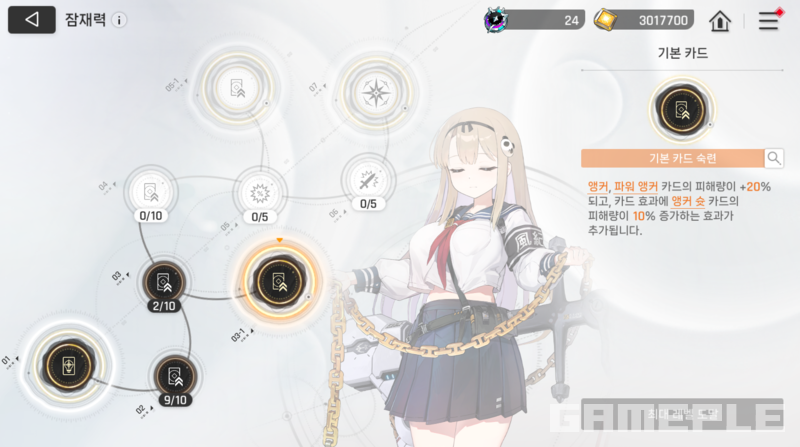Choose the sword node showing 0/5

(x=369, y=180)
